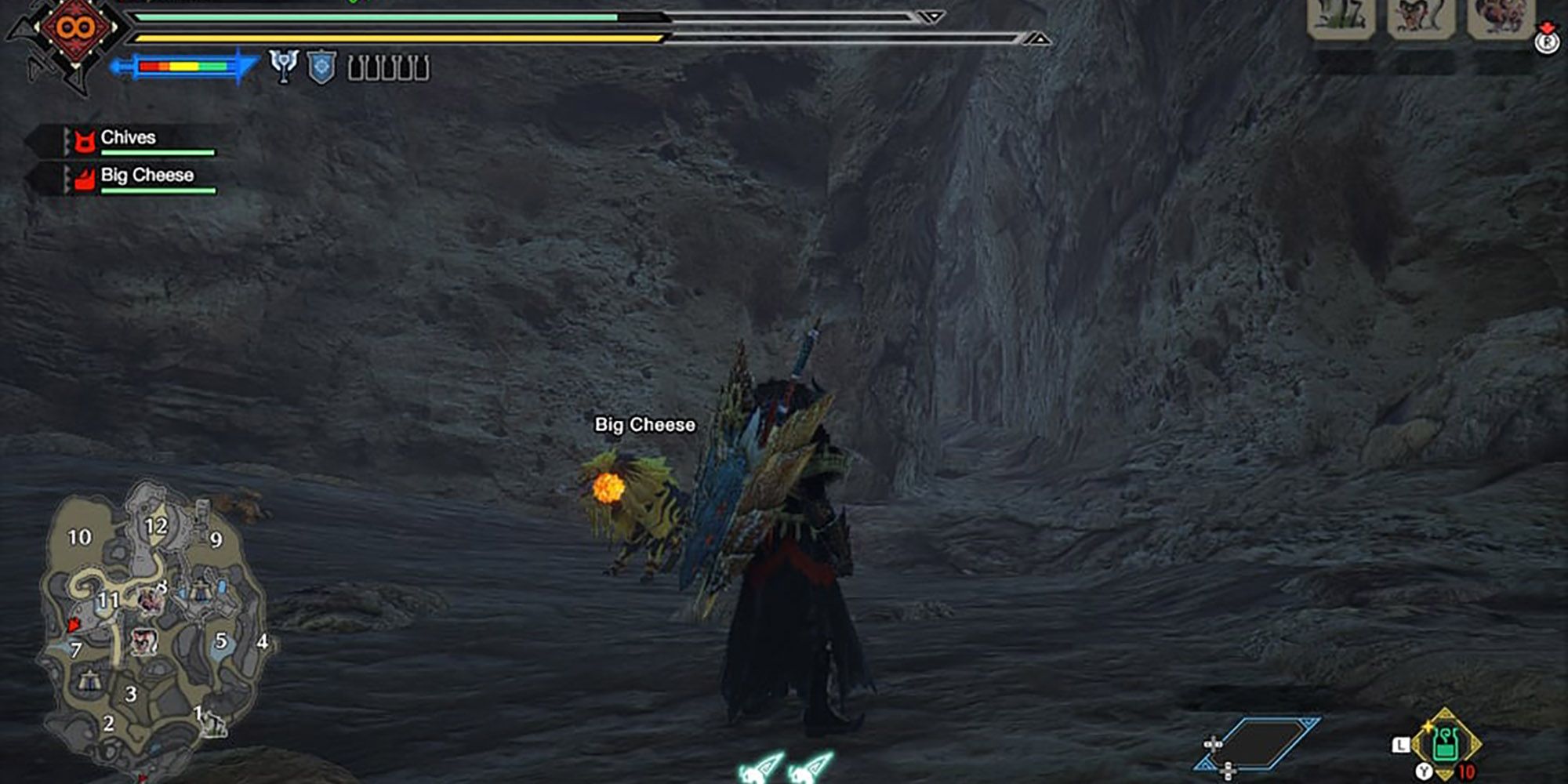Select the trophy-shaped Dango buff icon
Screen dimensions: 1568x784
click(x=284, y=67)
